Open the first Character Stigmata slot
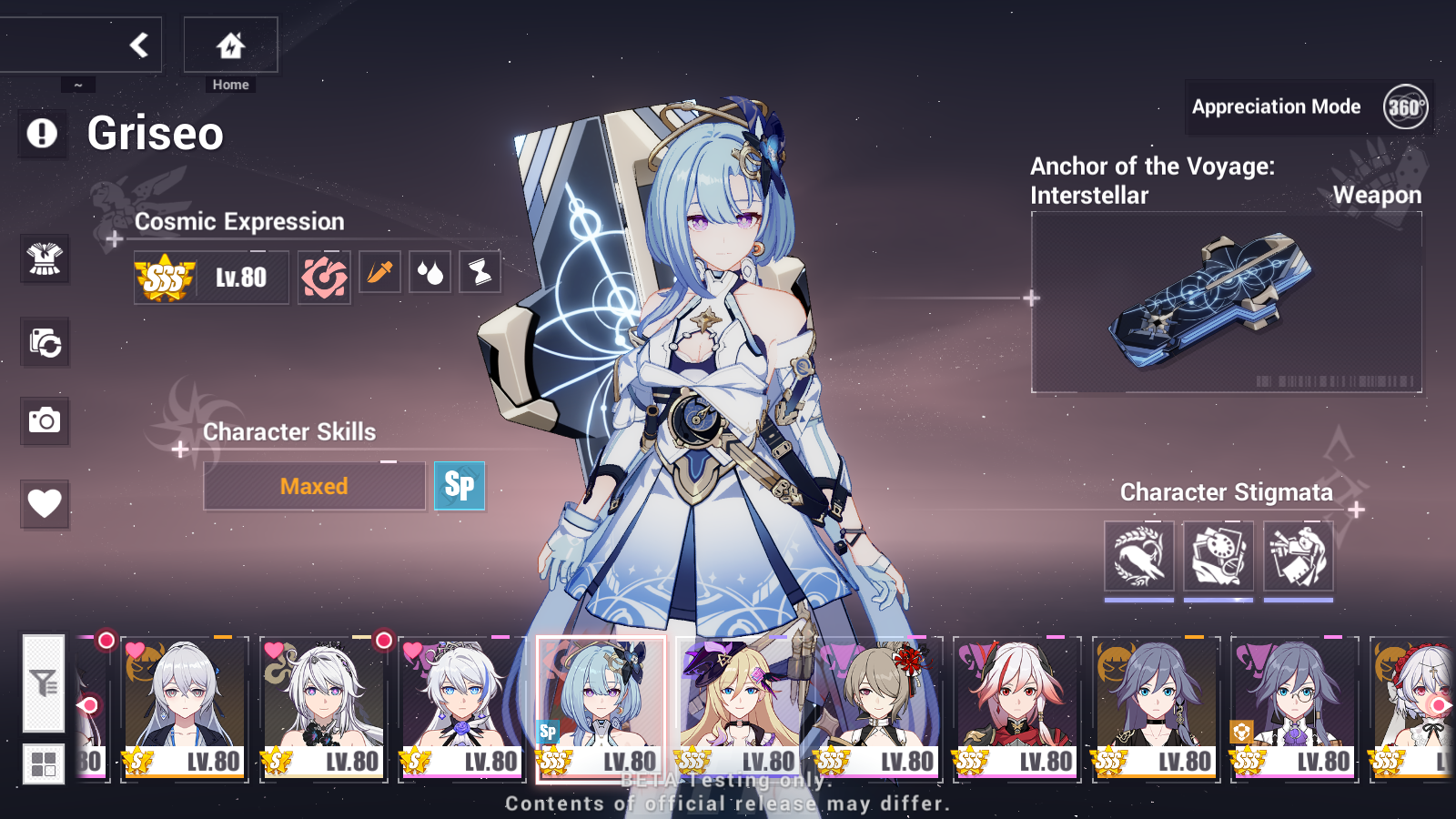 click(1138, 556)
